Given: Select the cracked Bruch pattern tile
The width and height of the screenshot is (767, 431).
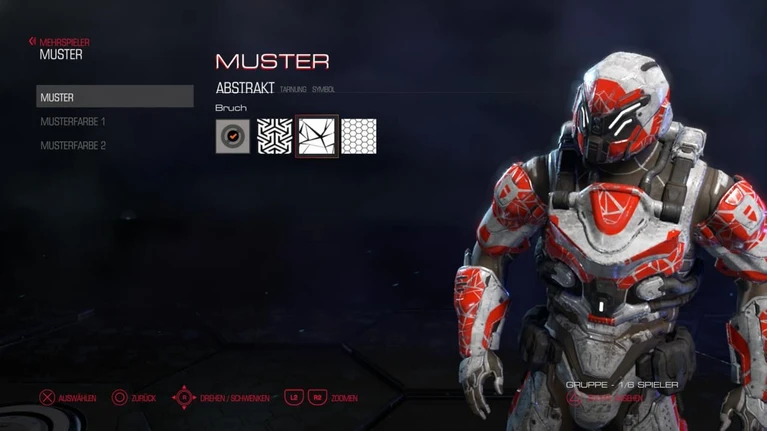Looking at the screenshot, I should [x=317, y=136].
